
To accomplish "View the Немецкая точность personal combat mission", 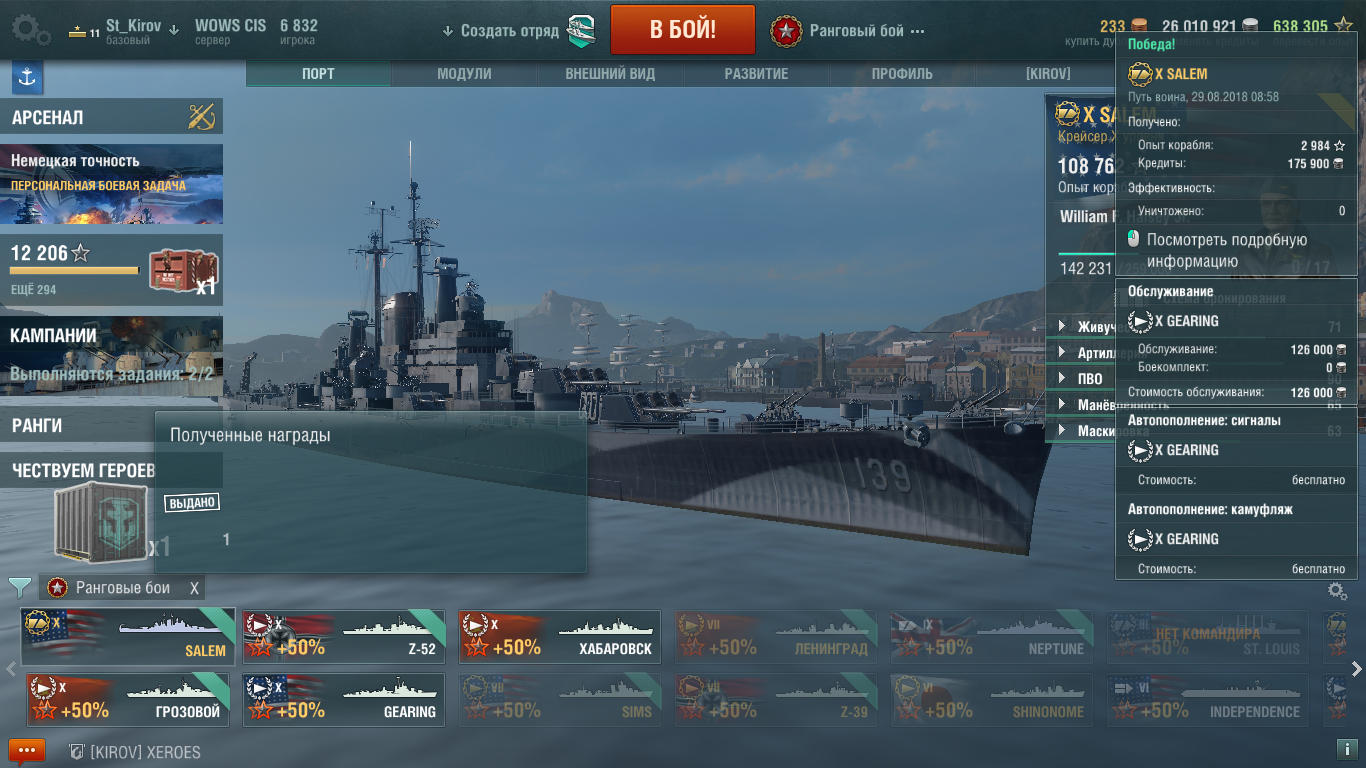I will (111, 184).
